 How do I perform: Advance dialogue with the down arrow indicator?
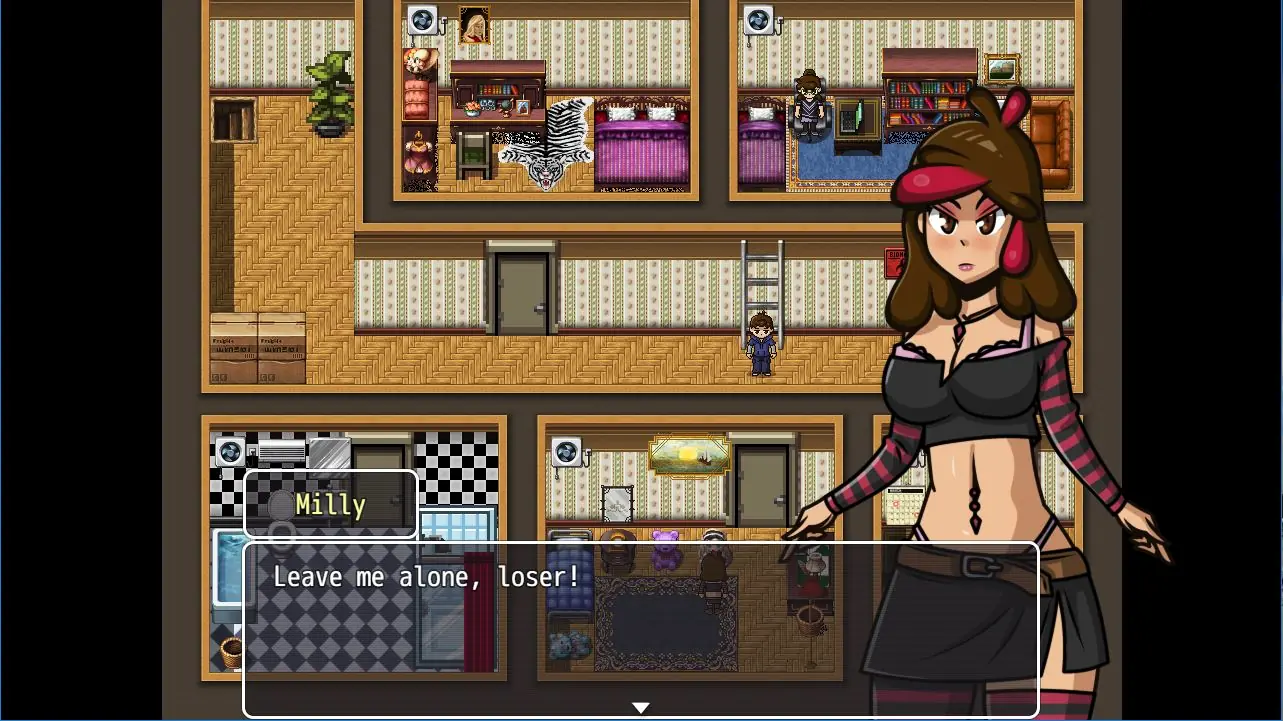(x=640, y=707)
